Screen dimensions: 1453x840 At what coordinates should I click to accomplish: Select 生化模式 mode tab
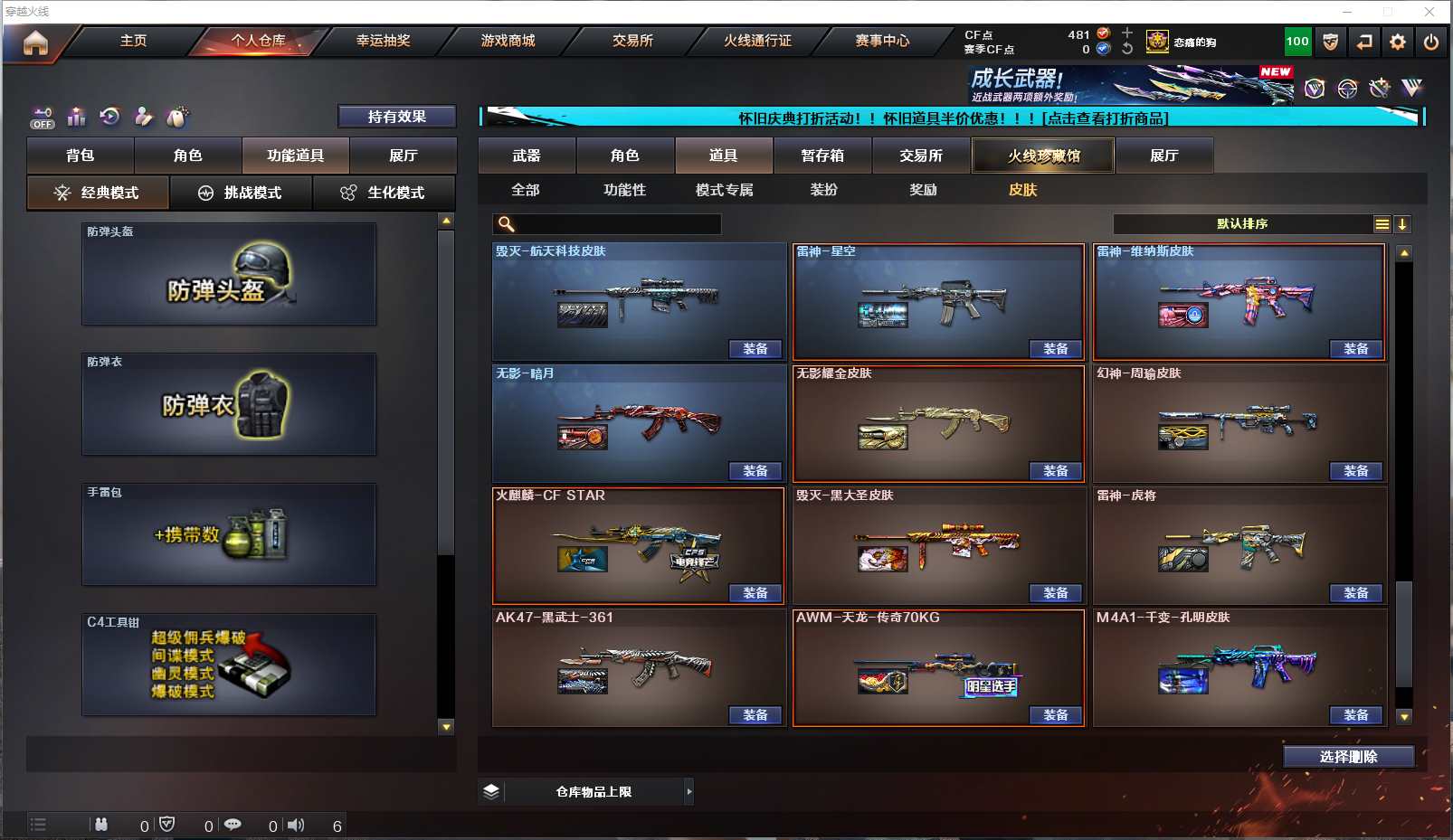pos(384,193)
